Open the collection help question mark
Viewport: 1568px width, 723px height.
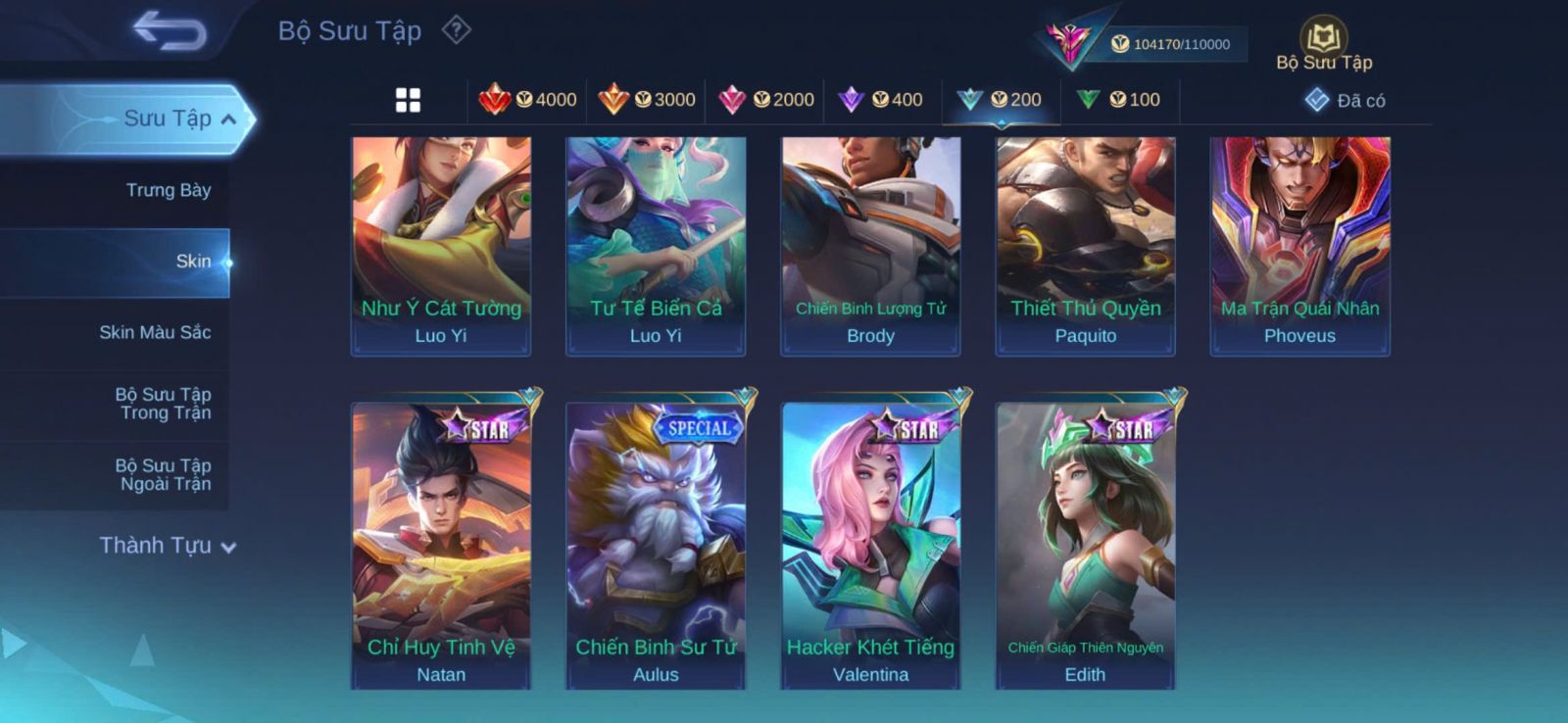(x=456, y=30)
